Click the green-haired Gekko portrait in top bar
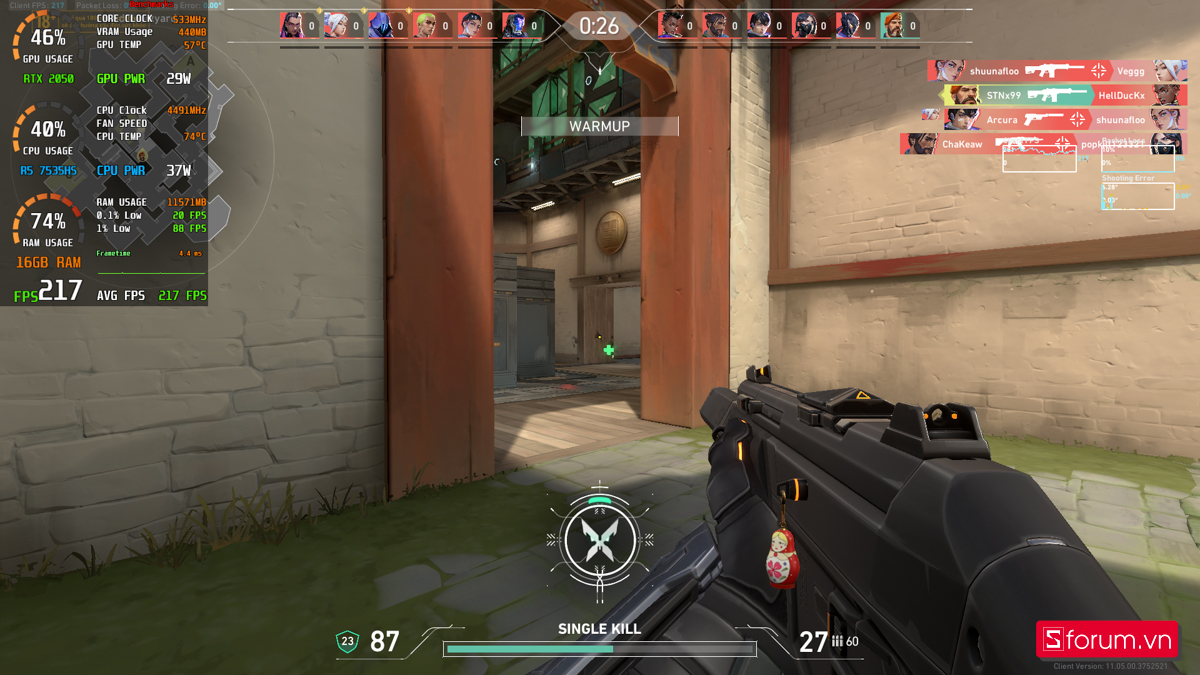This screenshot has width=1200, height=675. coord(426,26)
